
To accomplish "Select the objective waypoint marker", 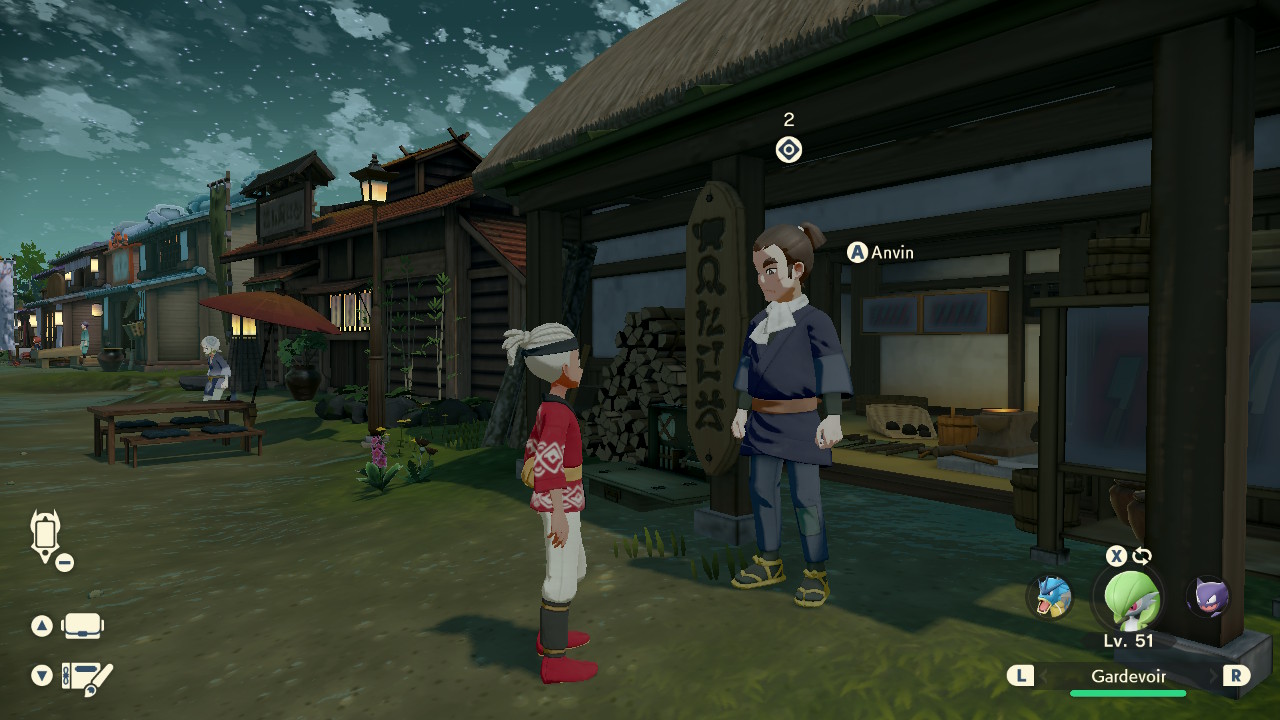I will (789, 150).
